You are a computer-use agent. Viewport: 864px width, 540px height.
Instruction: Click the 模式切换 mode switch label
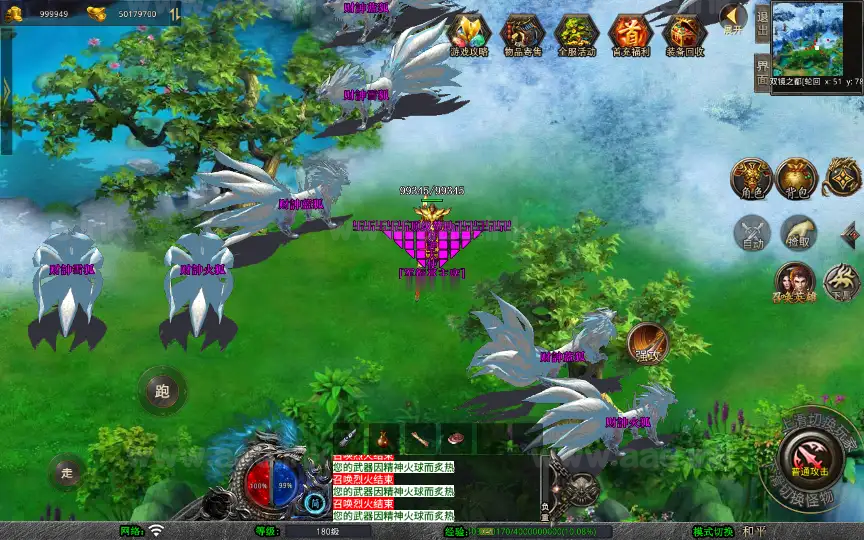pyautogui.click(x=714, y=531)
